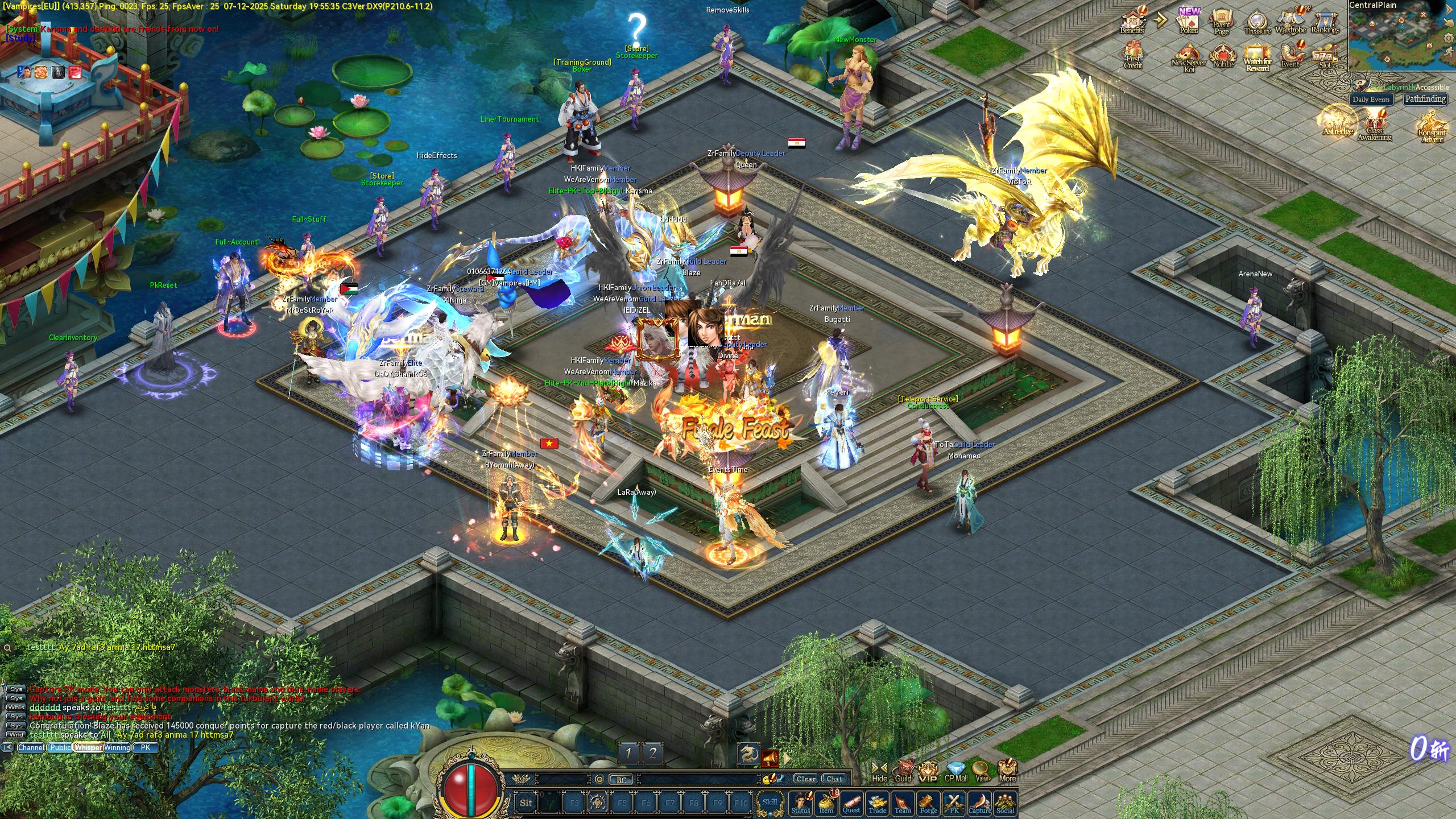Switch to the Whisper chat tab
1456x819 pixels.
tap(88, 747)
